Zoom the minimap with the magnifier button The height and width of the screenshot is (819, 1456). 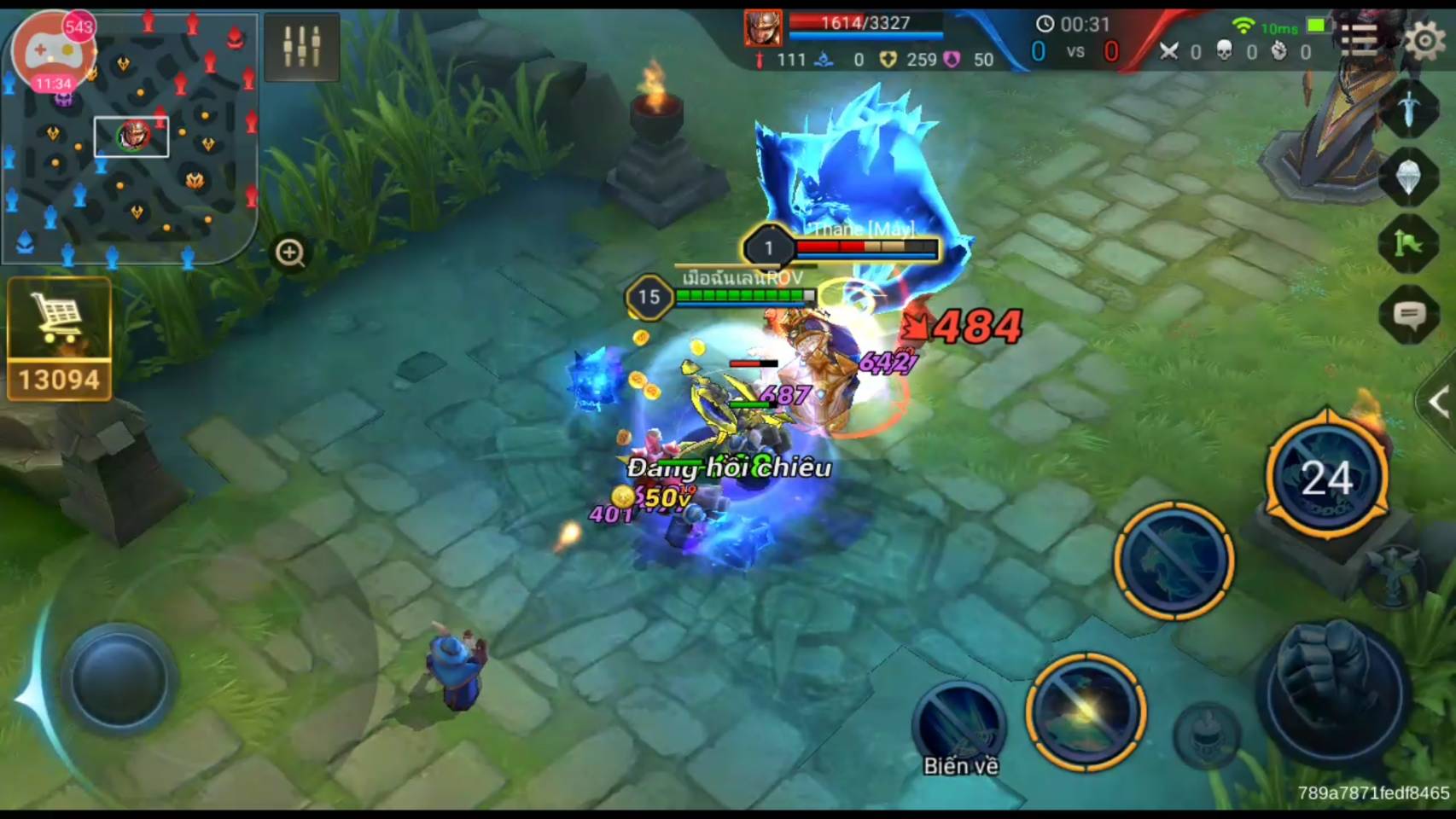pos(290,253)
